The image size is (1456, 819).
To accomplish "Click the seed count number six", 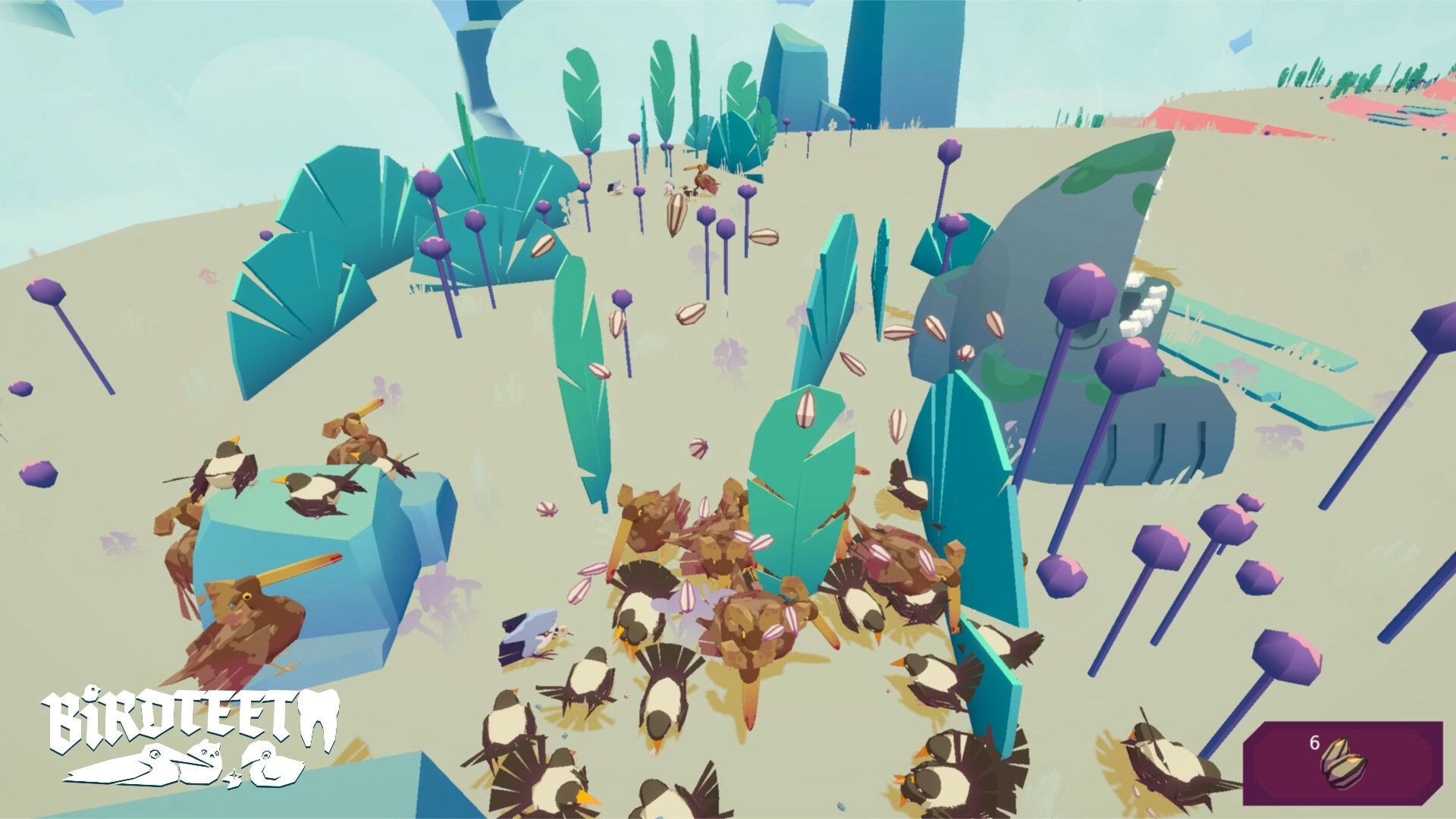I will click(1314, 742).
